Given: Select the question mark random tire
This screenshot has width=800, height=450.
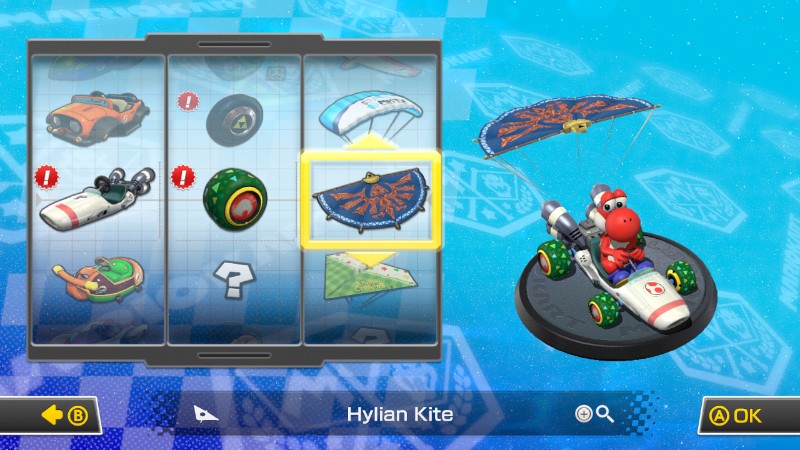Looking at the screenshot, I should click(234, 280).
